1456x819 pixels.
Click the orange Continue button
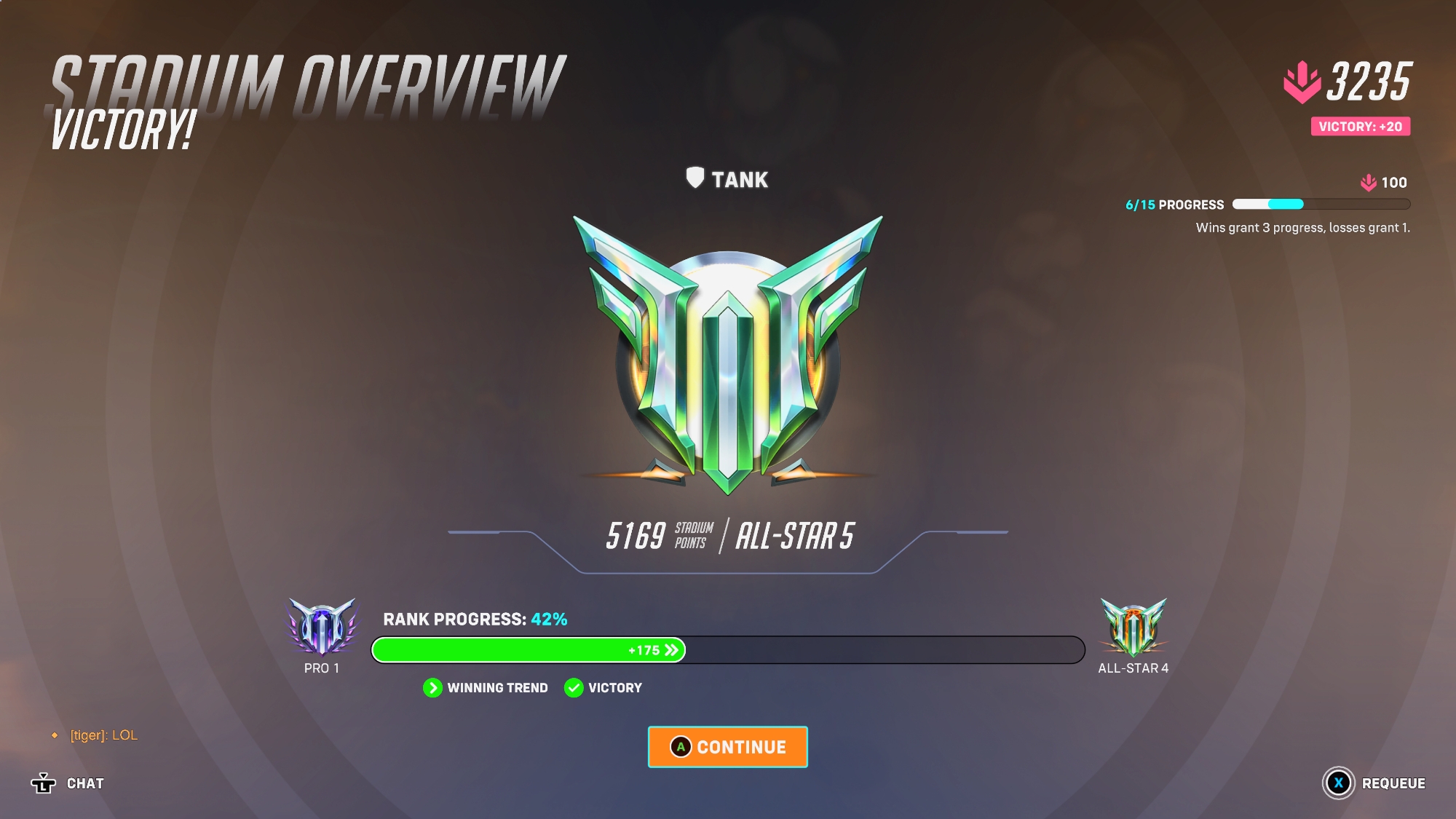(728, 747)
